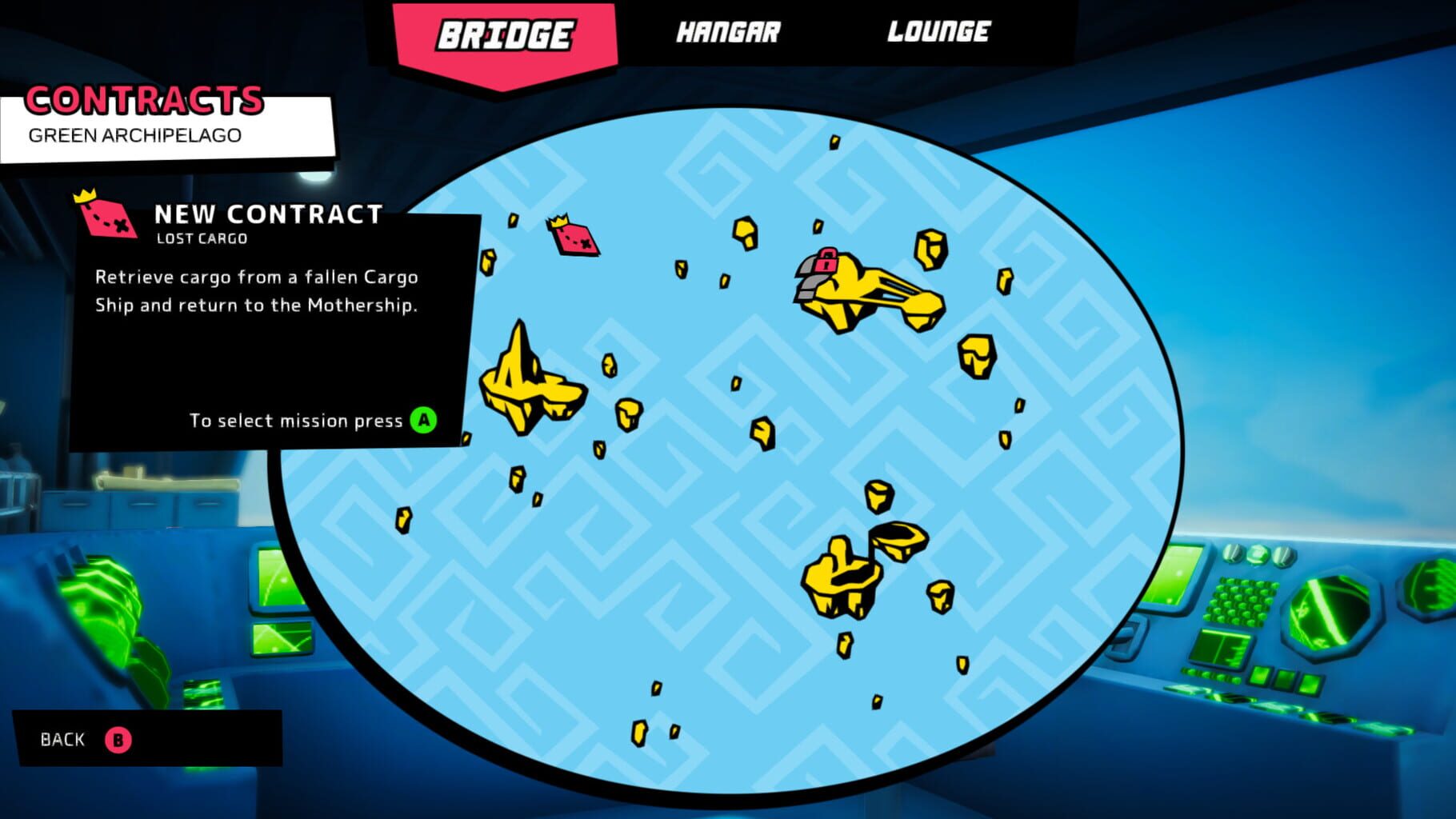Switch to the HANGAR tab
The image size is (1456, 819).
pos(730,34)
